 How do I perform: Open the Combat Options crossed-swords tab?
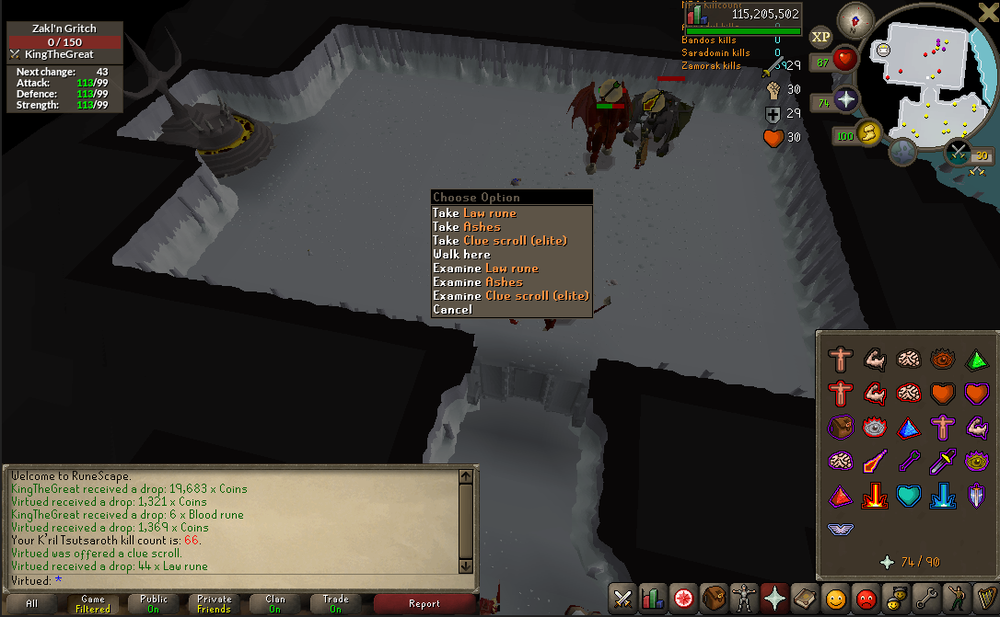pyautogui.click(x=623, y=600)
